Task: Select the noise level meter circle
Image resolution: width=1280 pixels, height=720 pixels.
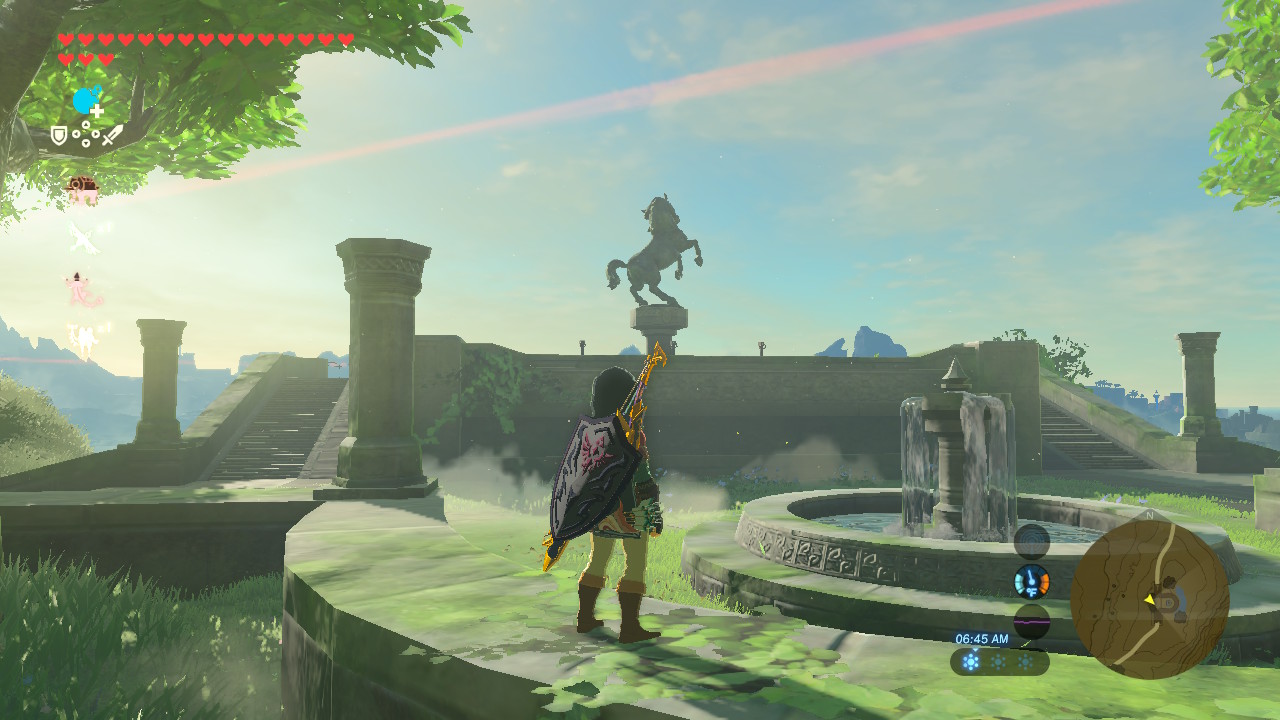Action: tap(1031, 621)
